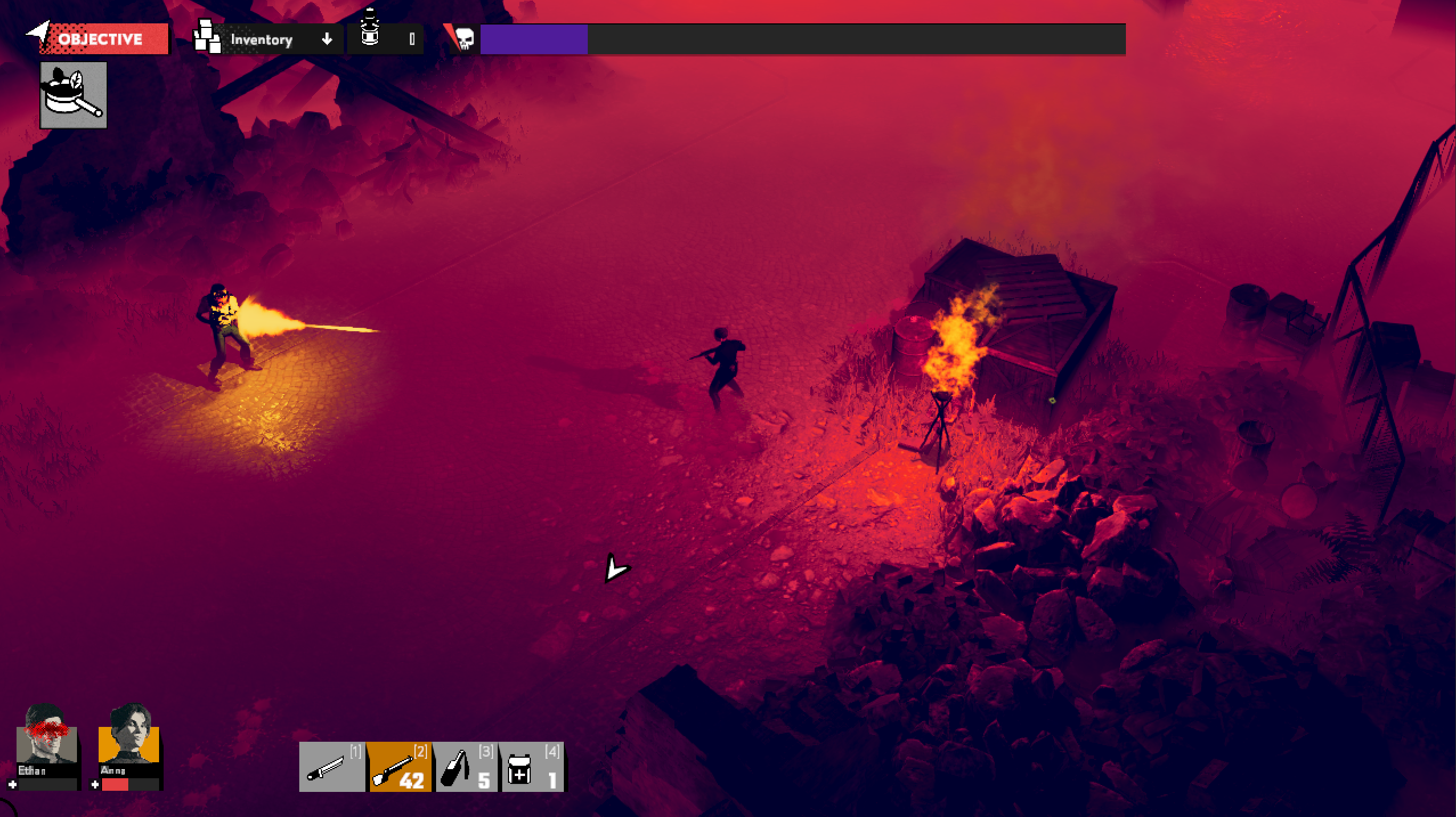Equip the knife in slot 1
1456x817 pixels.
pyautogui.click(x=332, y=767)
